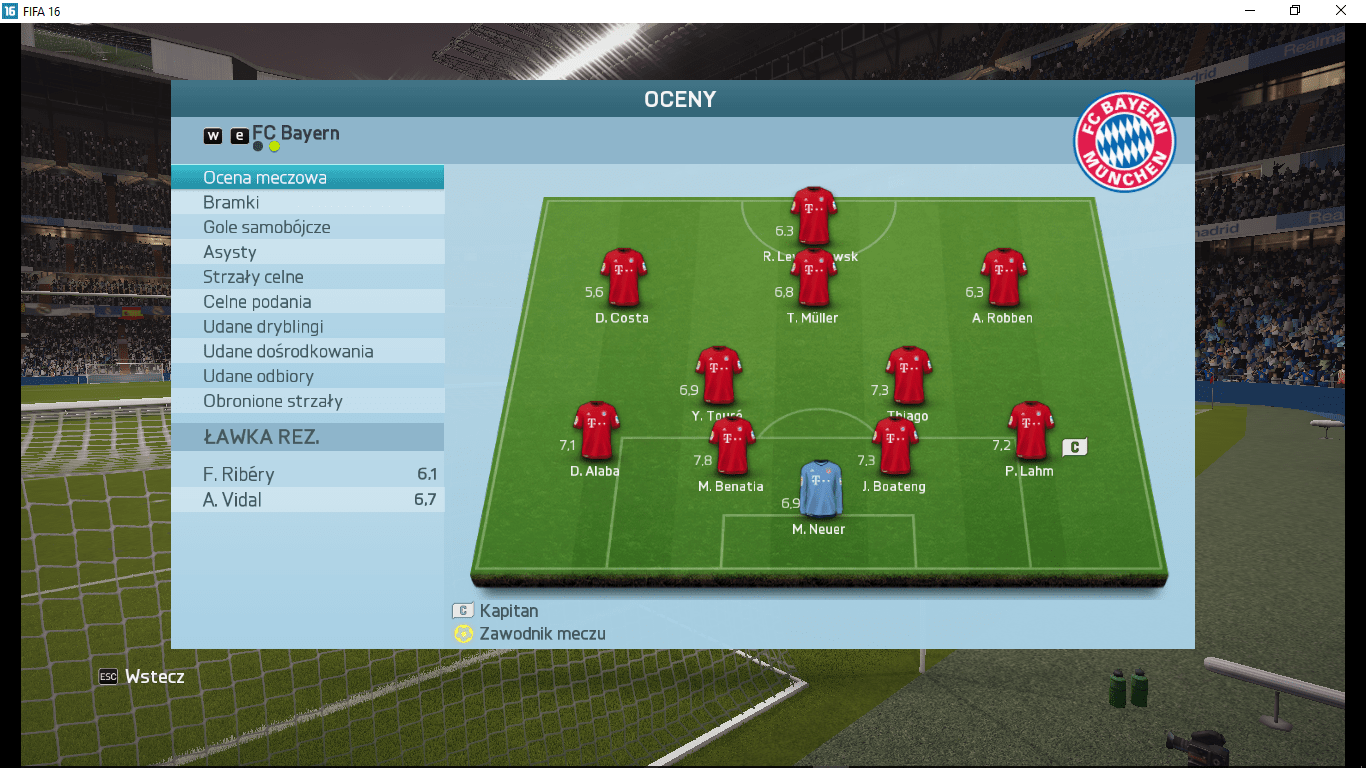Viewport: 1366px width, 768px height.
Task: Open the Gole samobójcze entry
Action: [307, 227]
